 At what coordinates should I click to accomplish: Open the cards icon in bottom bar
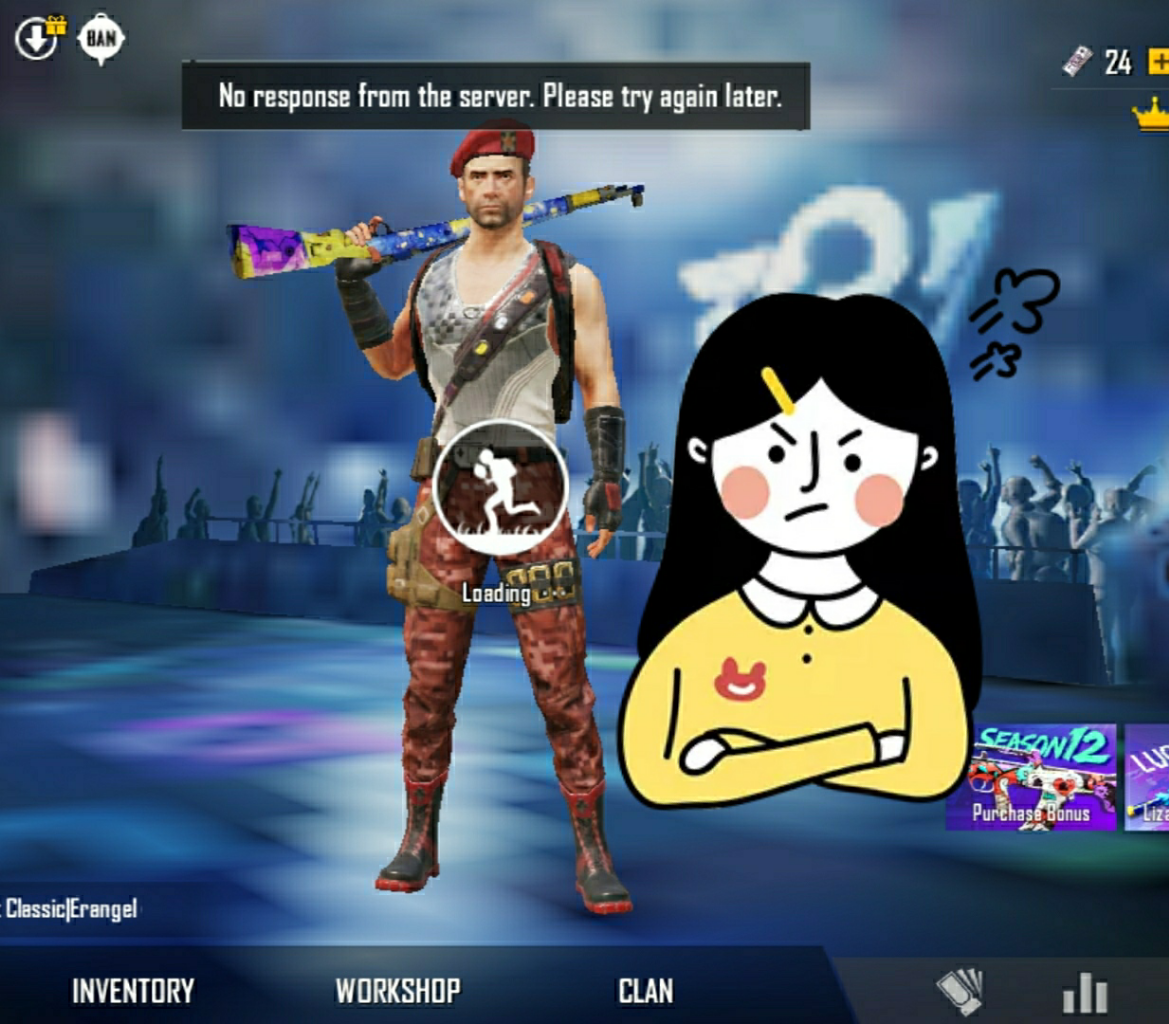coord(958,993)
